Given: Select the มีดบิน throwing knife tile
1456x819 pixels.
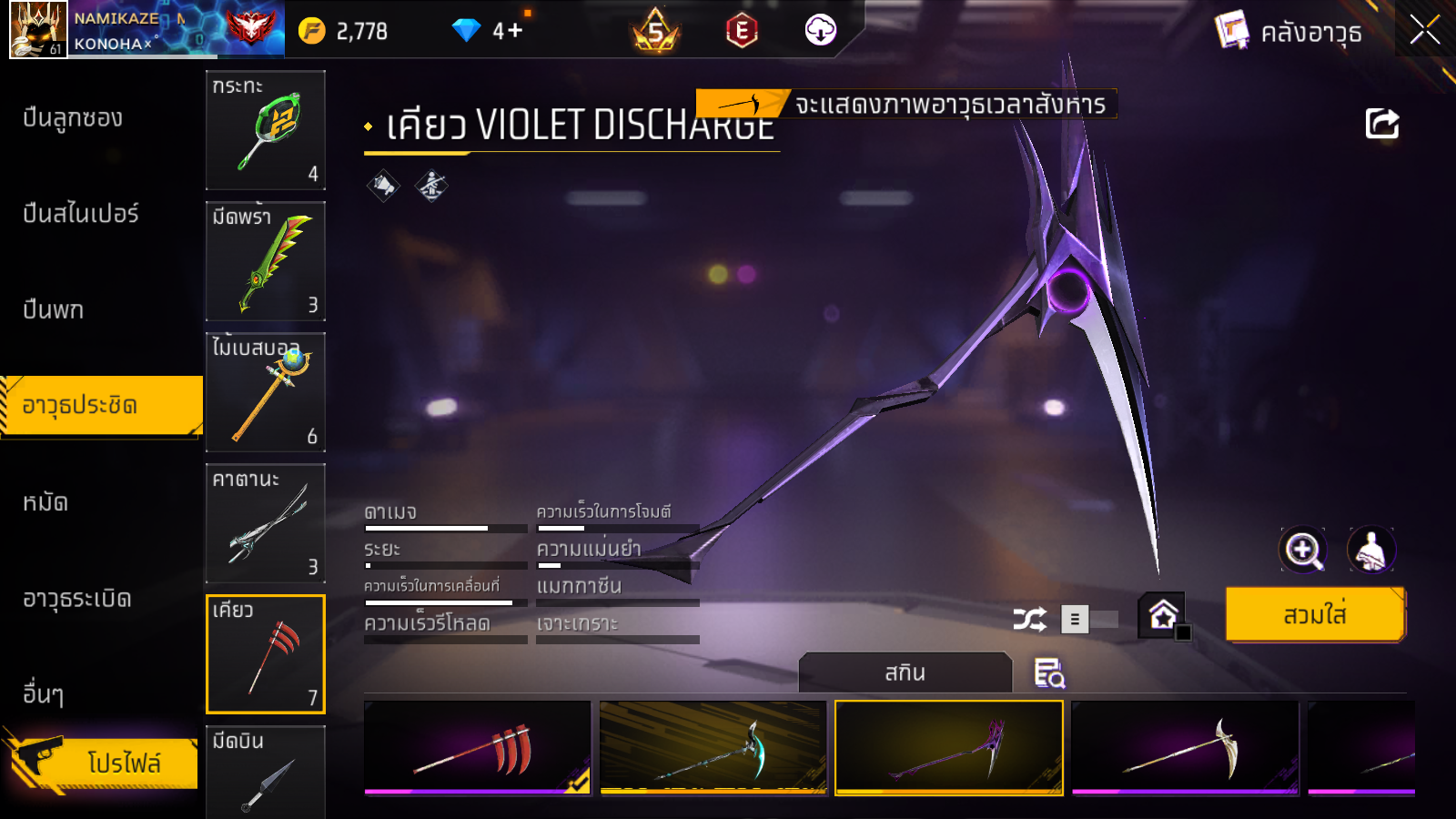Looking at the screenshot, I should 266,772.
